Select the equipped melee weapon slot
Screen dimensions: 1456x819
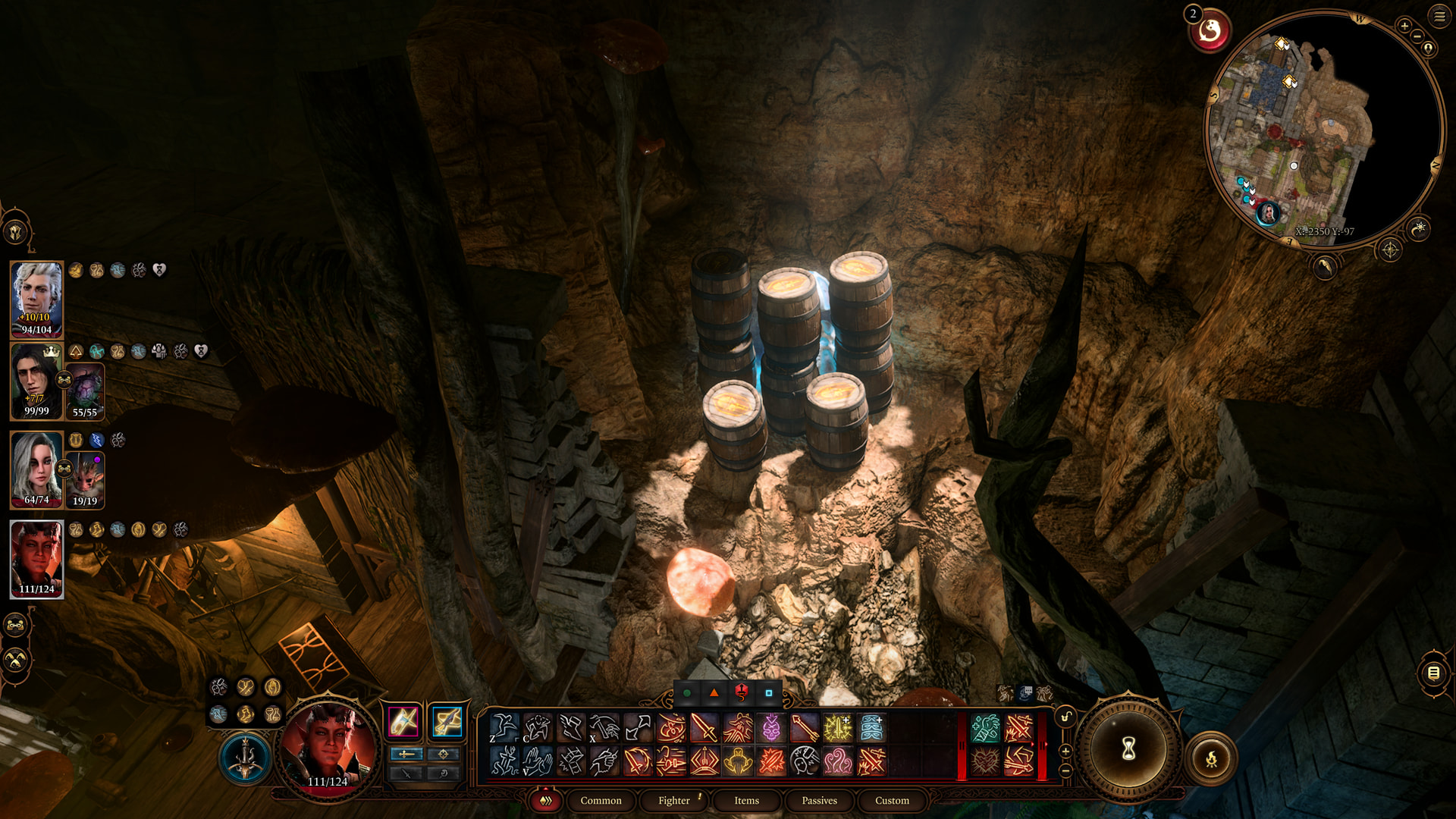pos(403,721)
